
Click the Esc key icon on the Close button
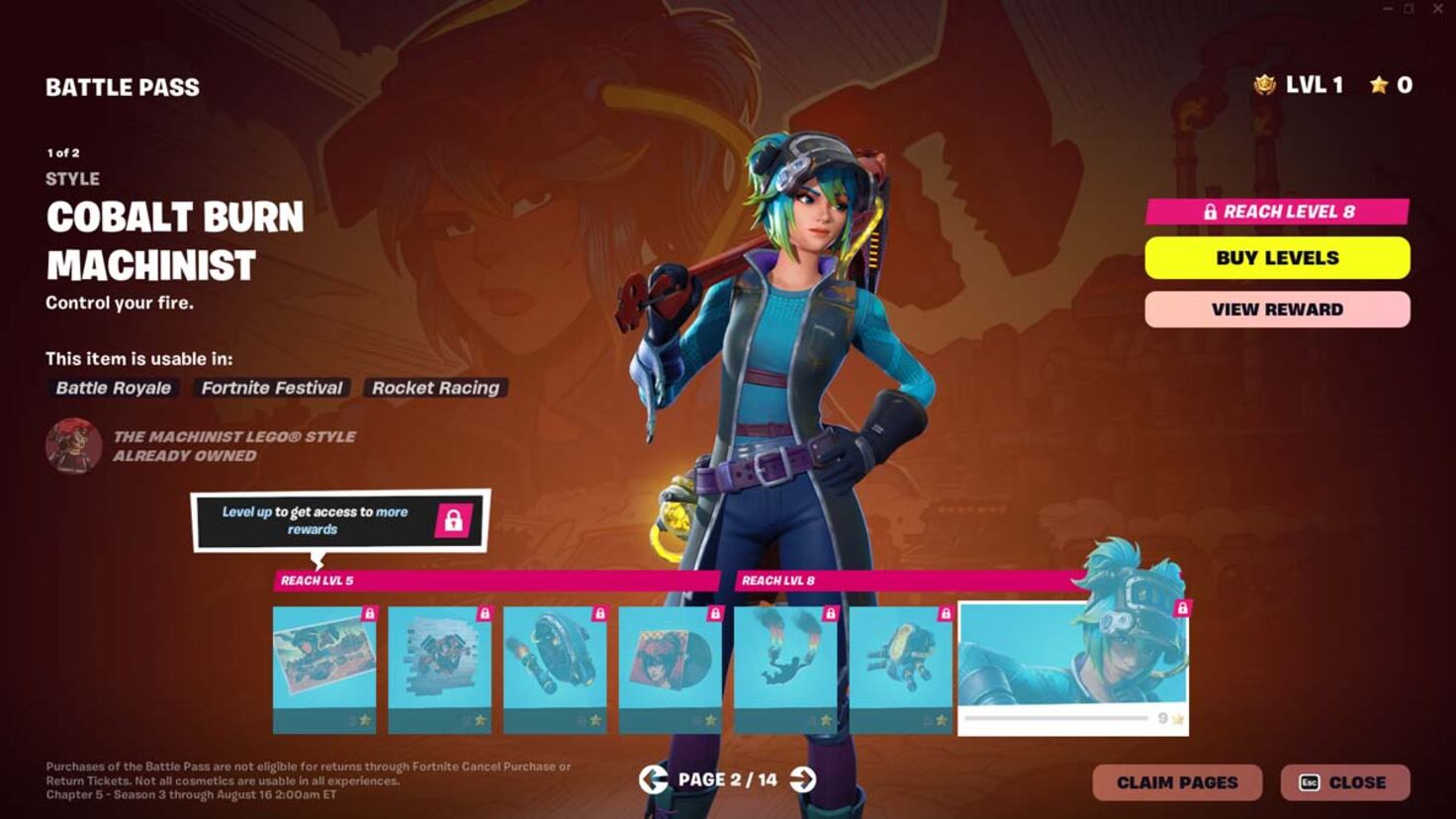click(x=1310, y=781)
